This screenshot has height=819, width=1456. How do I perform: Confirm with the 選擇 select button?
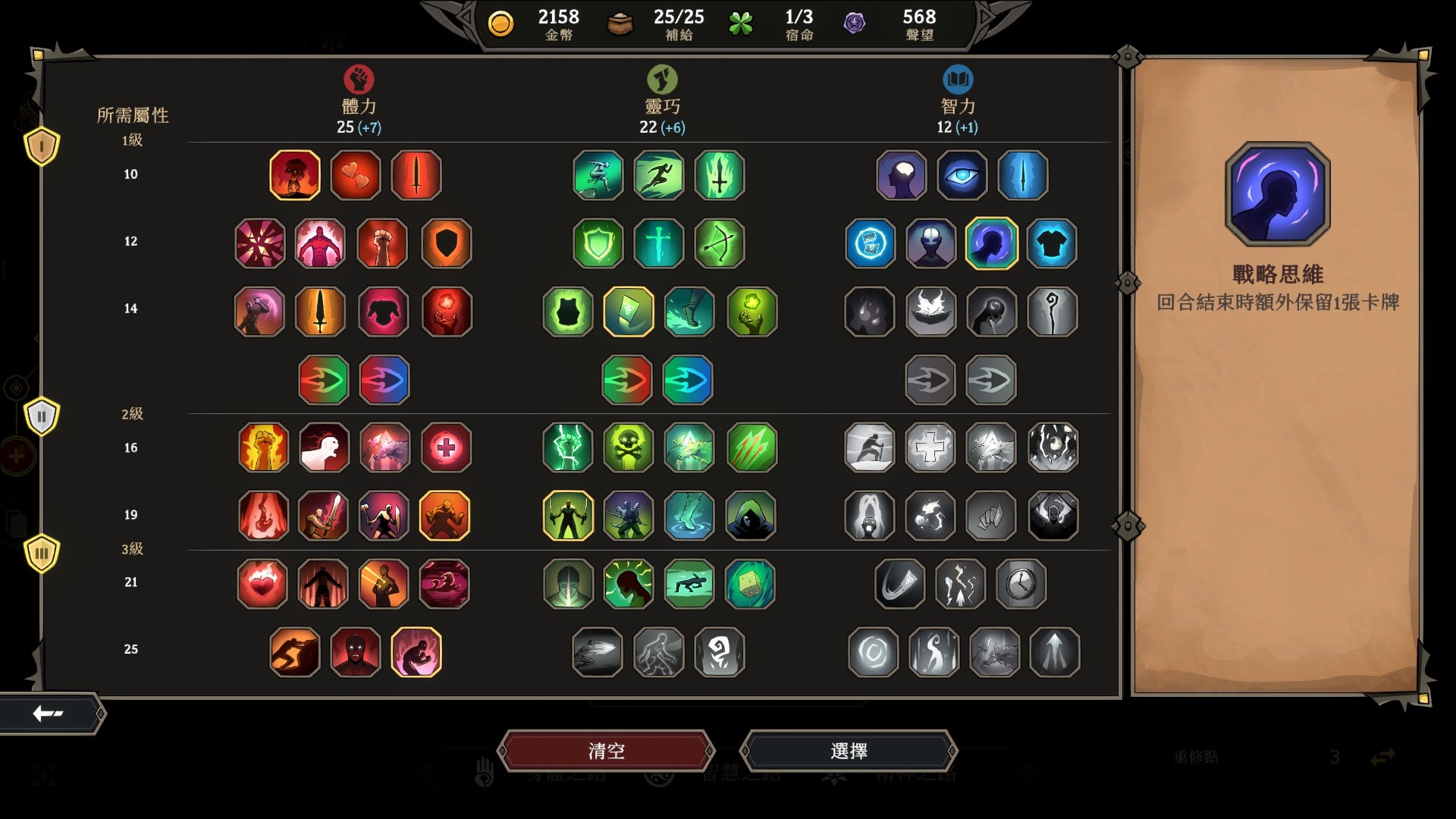pyautogui.click(x=849, y=751)
